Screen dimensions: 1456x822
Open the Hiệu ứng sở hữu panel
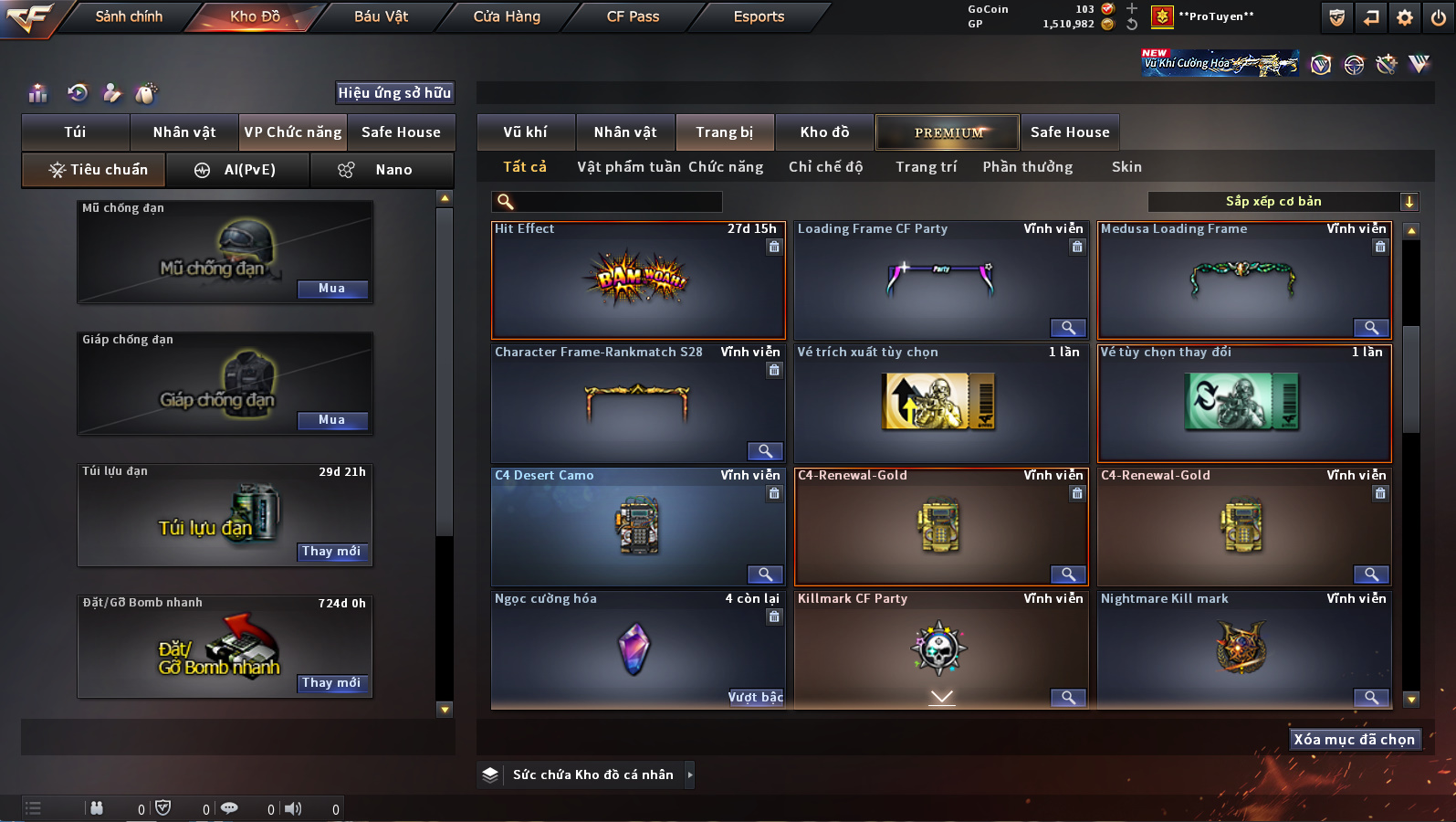click(x=394, y=93)
